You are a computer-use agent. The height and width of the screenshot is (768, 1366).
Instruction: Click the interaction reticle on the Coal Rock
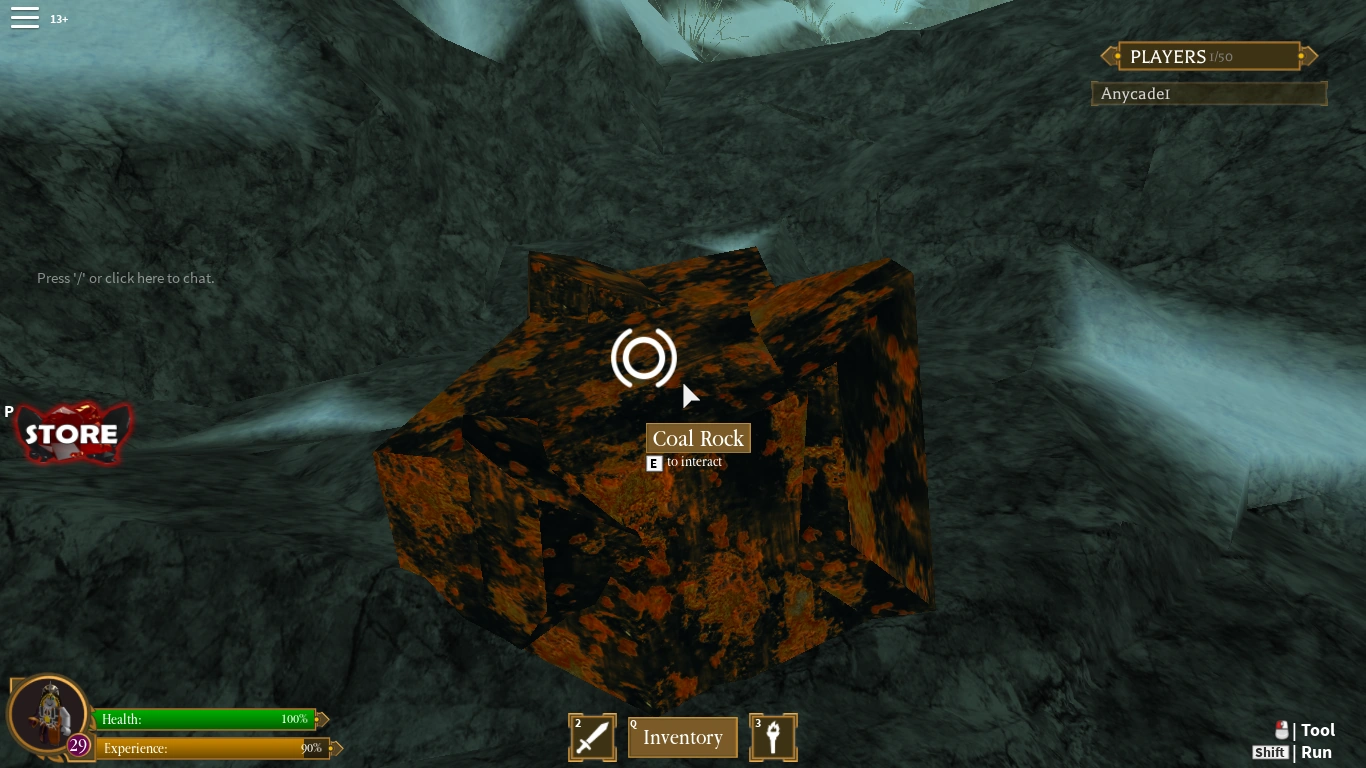pyautogui.click(x=644, y=358)
